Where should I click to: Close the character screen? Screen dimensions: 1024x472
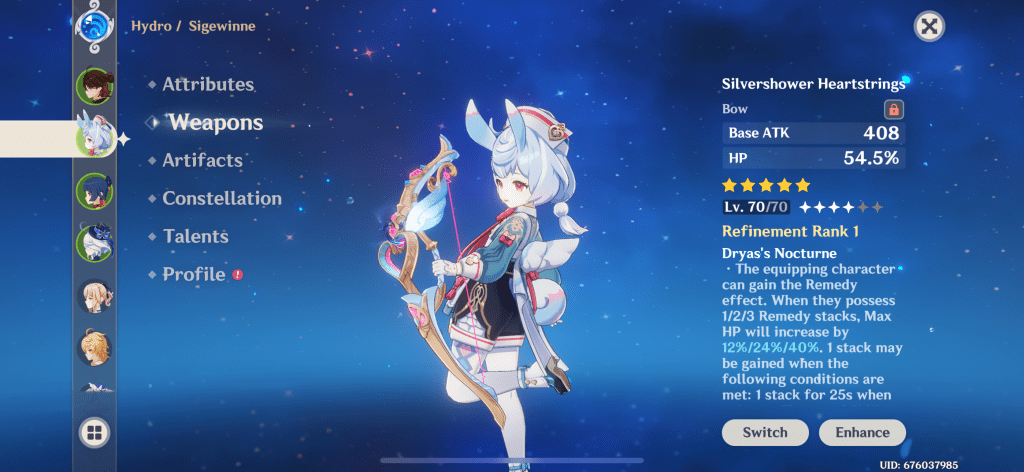(930, 27)
